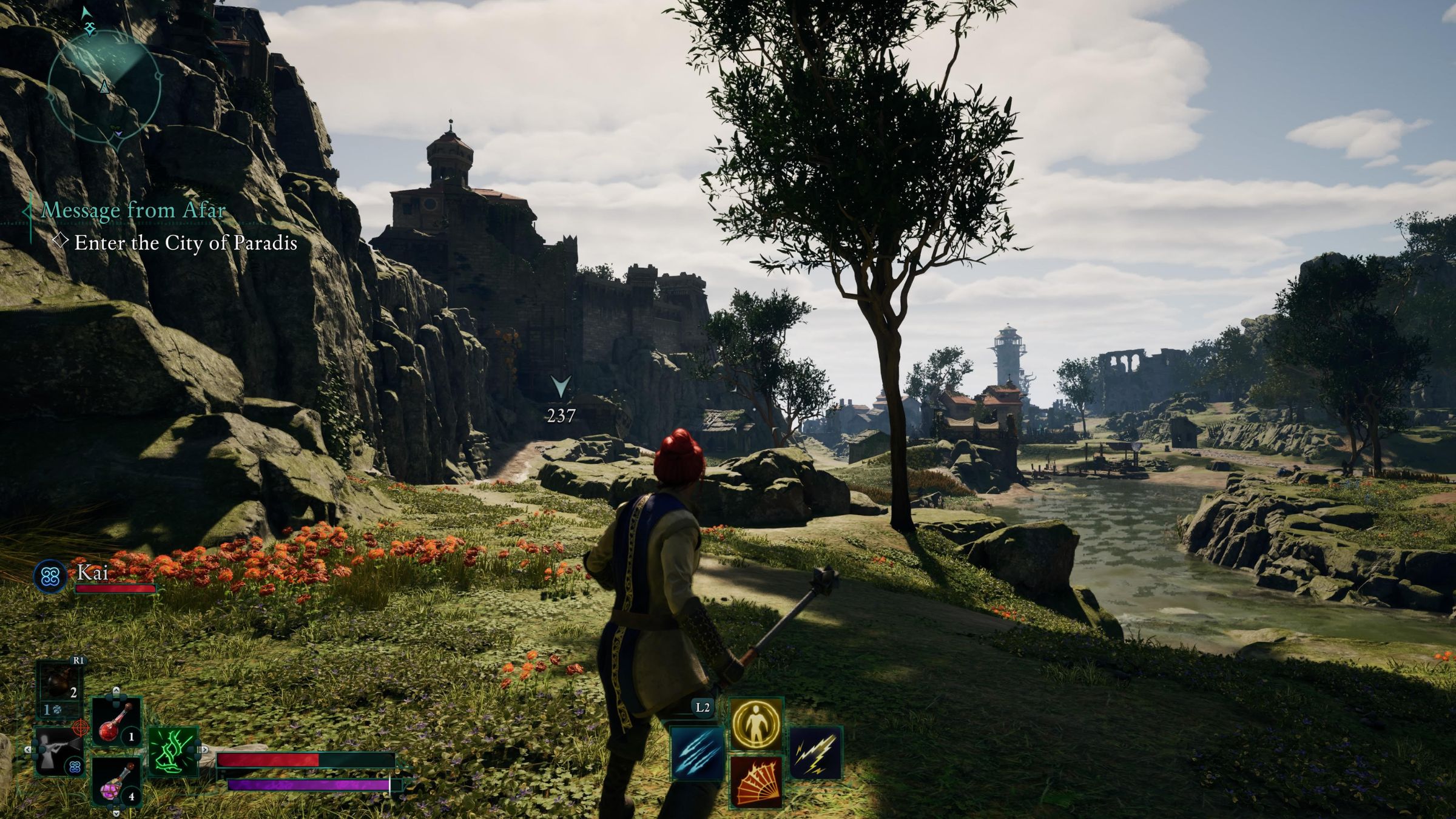
Task: Choose the dark grenade throwable slot
Action: click(x=61, y=686)
